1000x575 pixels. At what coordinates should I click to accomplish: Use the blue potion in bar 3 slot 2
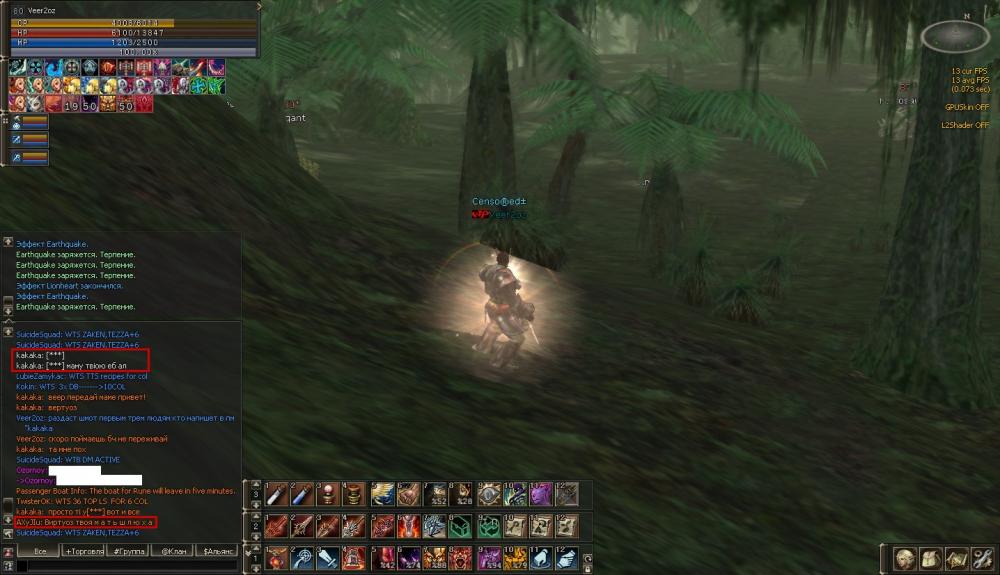[x=302, y=494]
